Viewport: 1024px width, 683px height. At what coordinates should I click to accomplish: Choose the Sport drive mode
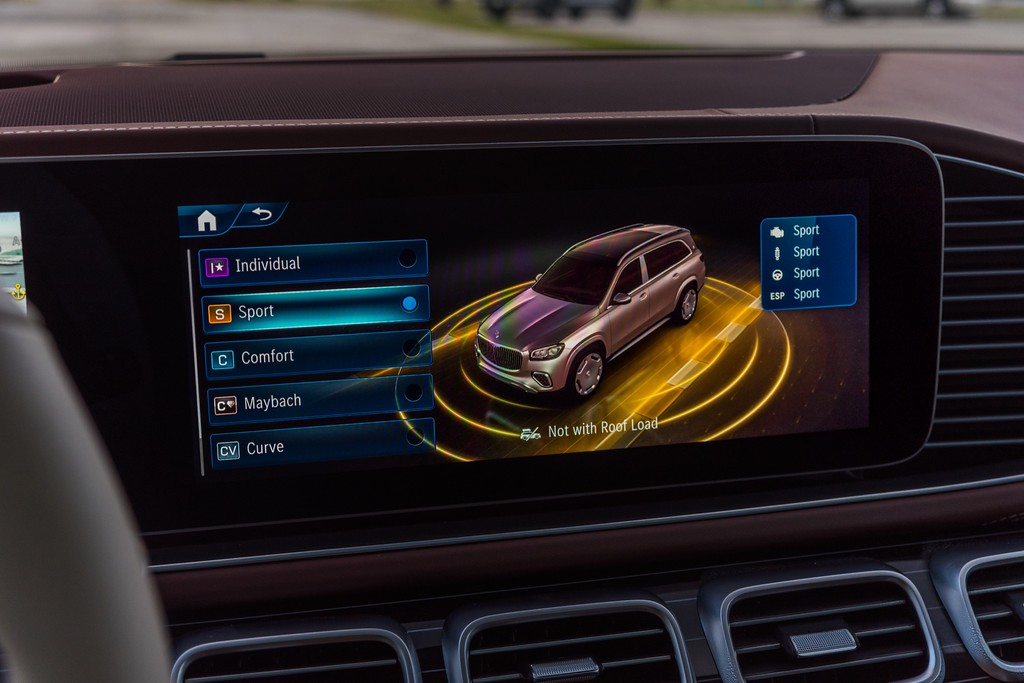tap(316, 309)
